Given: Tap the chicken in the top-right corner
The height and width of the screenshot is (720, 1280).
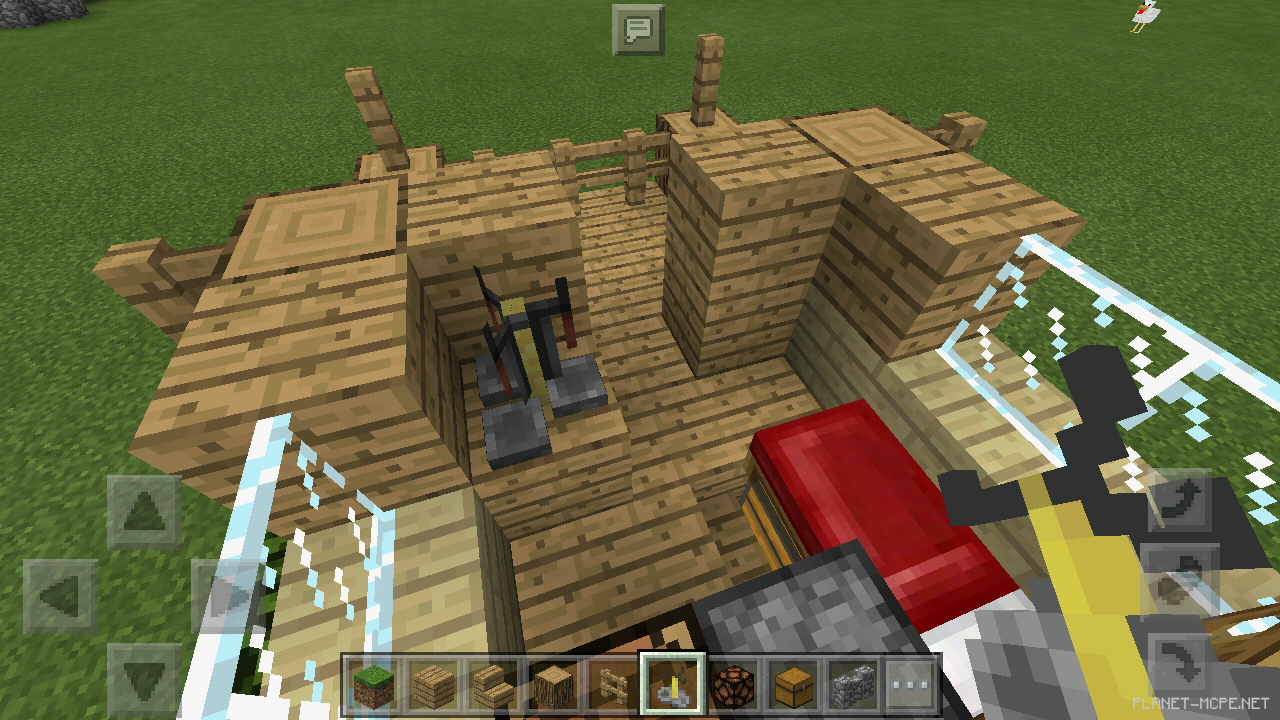Looking at the screenshot, I should [1144, 14].
